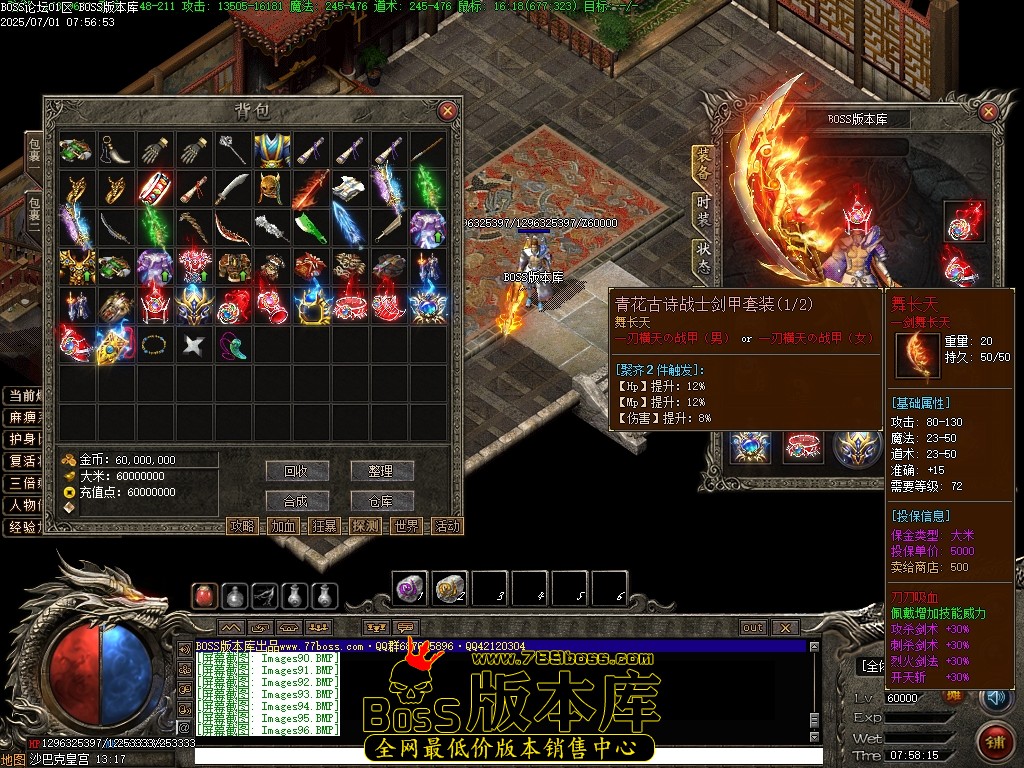The image size is (1024, 768).
Task: Close the 背包 inventory window
Action: click(x=447, y=111)
